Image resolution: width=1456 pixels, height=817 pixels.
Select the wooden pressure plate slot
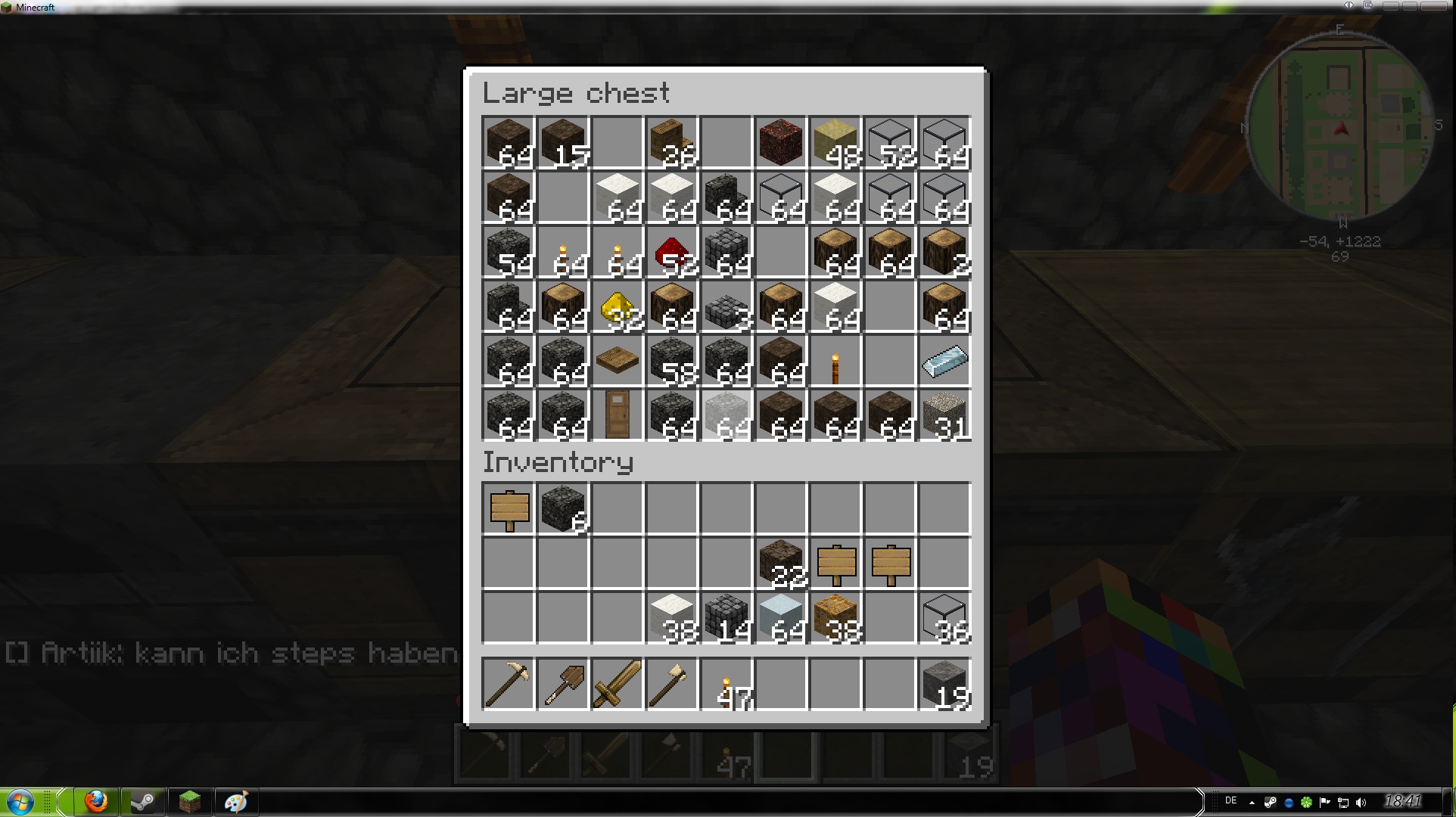618,361
